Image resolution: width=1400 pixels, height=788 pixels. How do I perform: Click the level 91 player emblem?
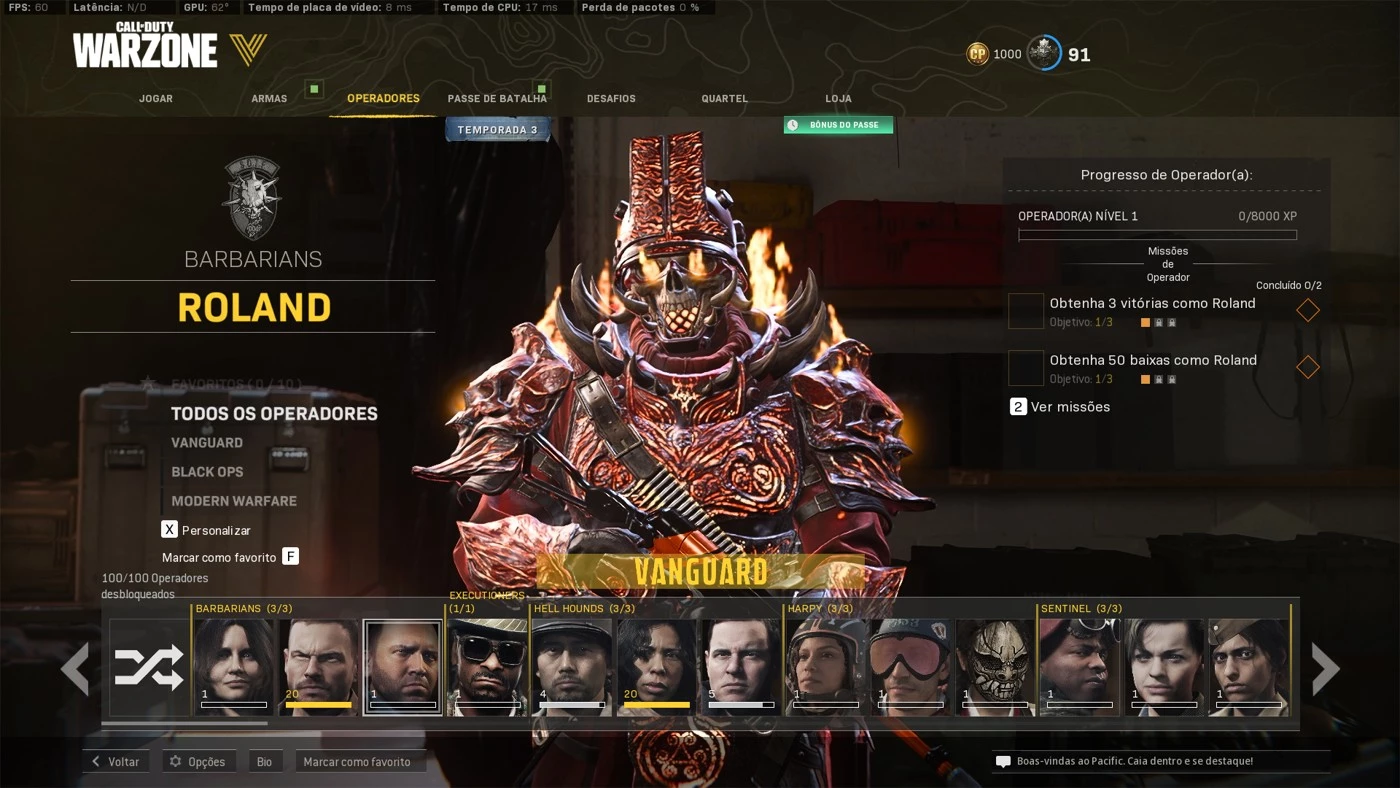[1044, 53]
